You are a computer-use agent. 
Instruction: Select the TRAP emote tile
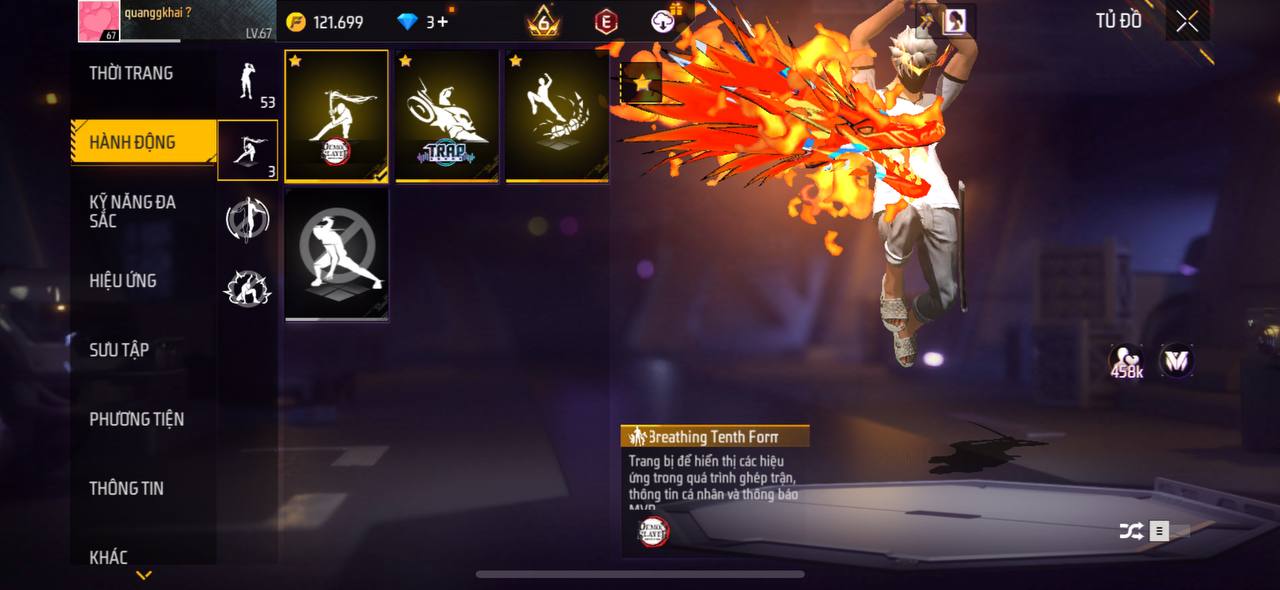(x=447, y=116)
